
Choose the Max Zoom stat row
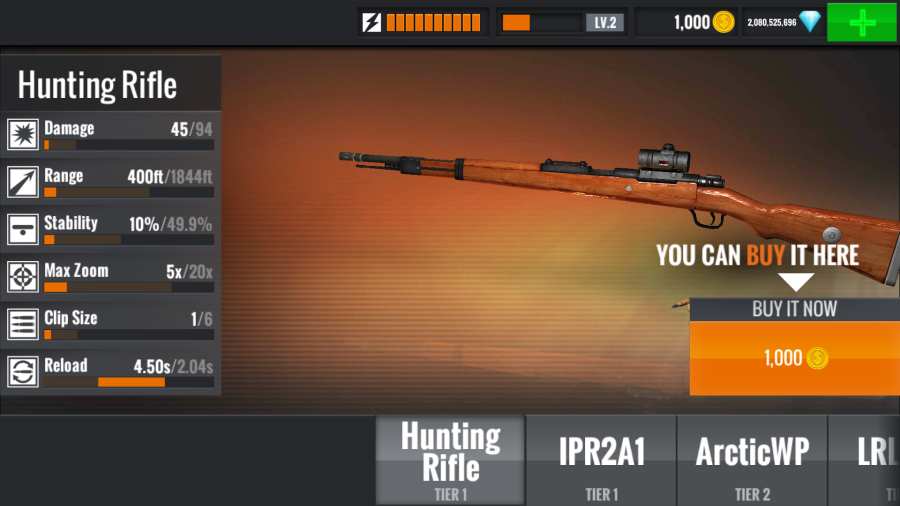click(x=110, y=276)
